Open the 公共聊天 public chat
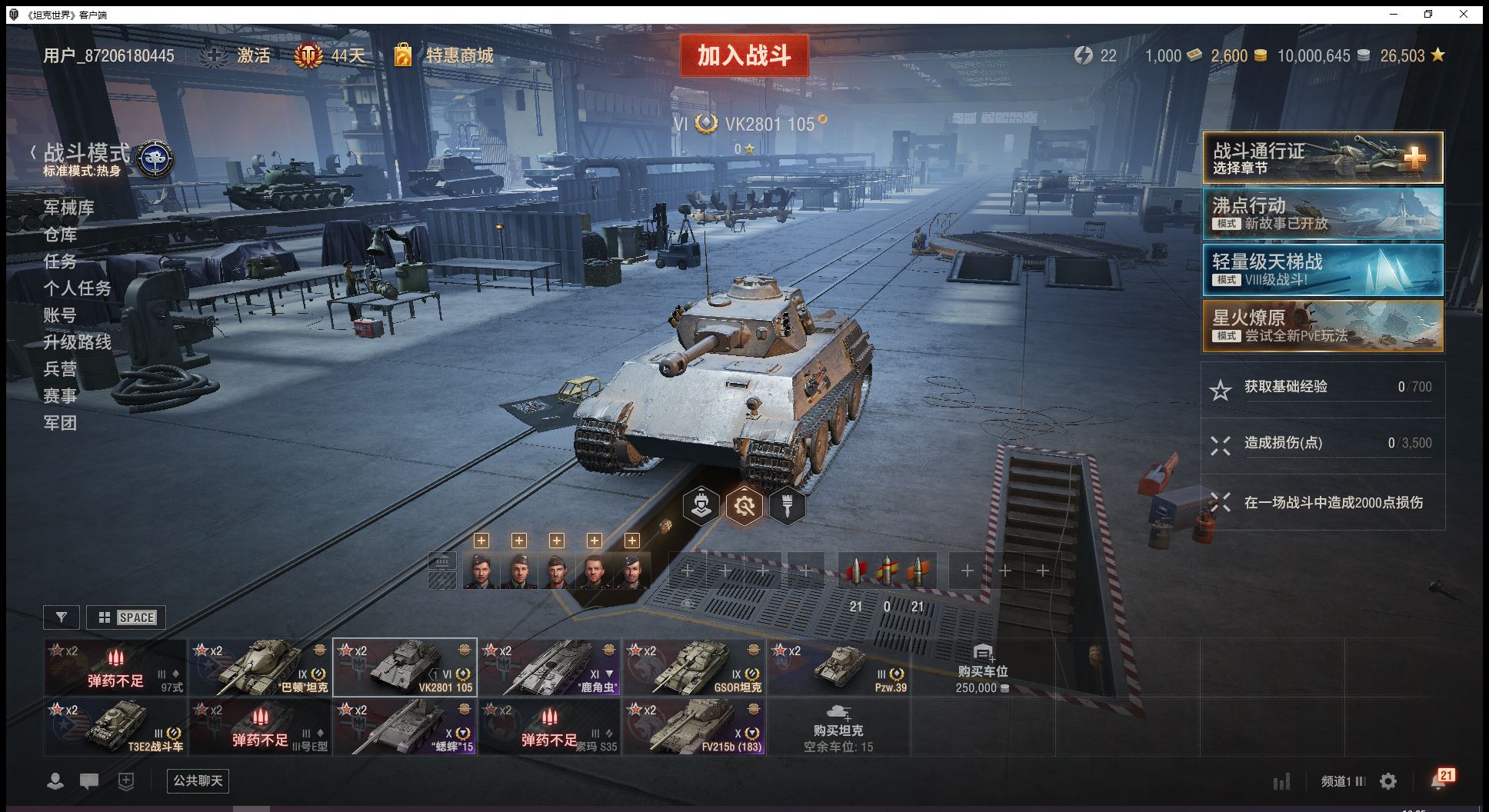 [x=198, y=781]
